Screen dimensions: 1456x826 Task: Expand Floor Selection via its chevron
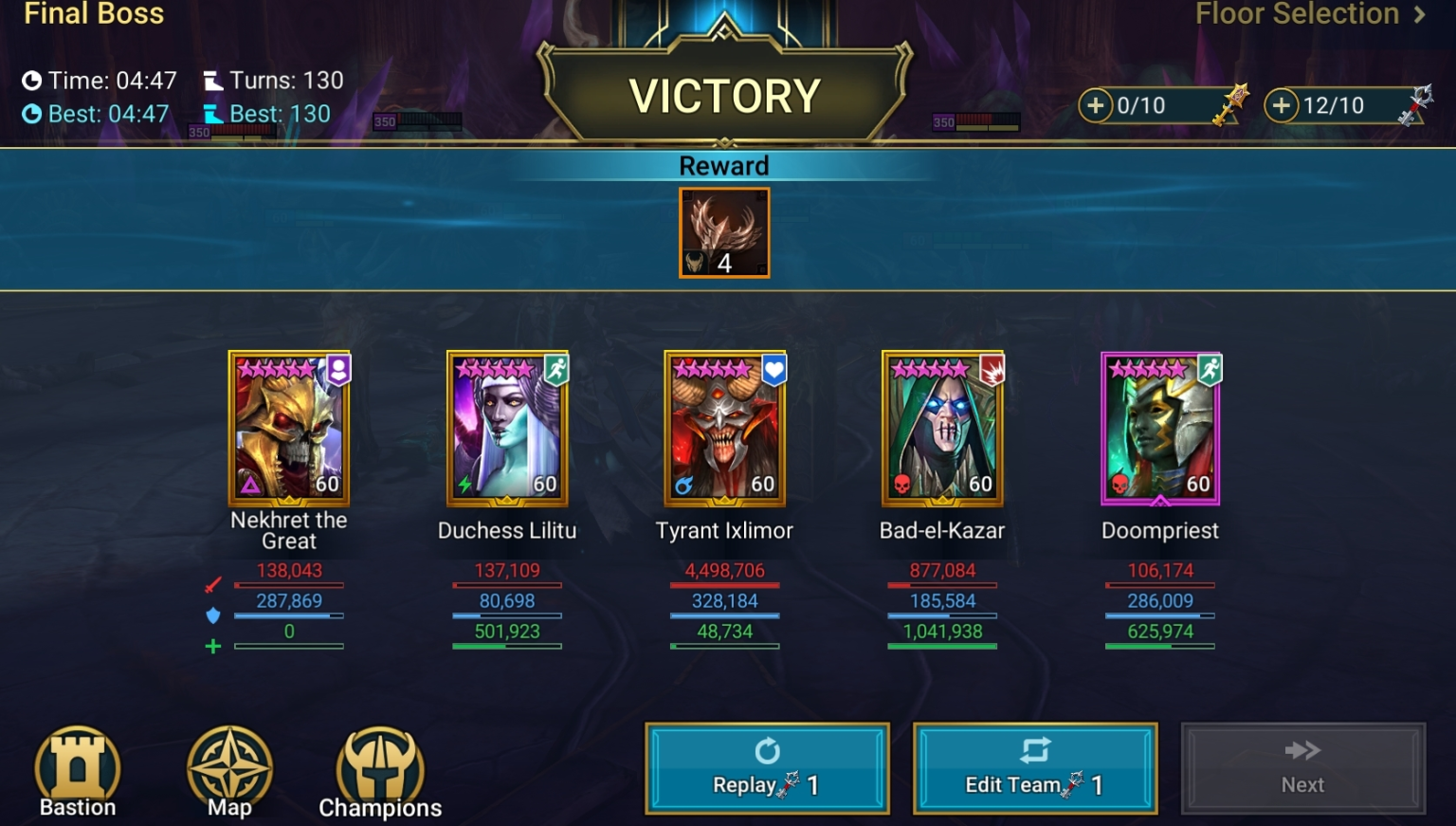1421,14
